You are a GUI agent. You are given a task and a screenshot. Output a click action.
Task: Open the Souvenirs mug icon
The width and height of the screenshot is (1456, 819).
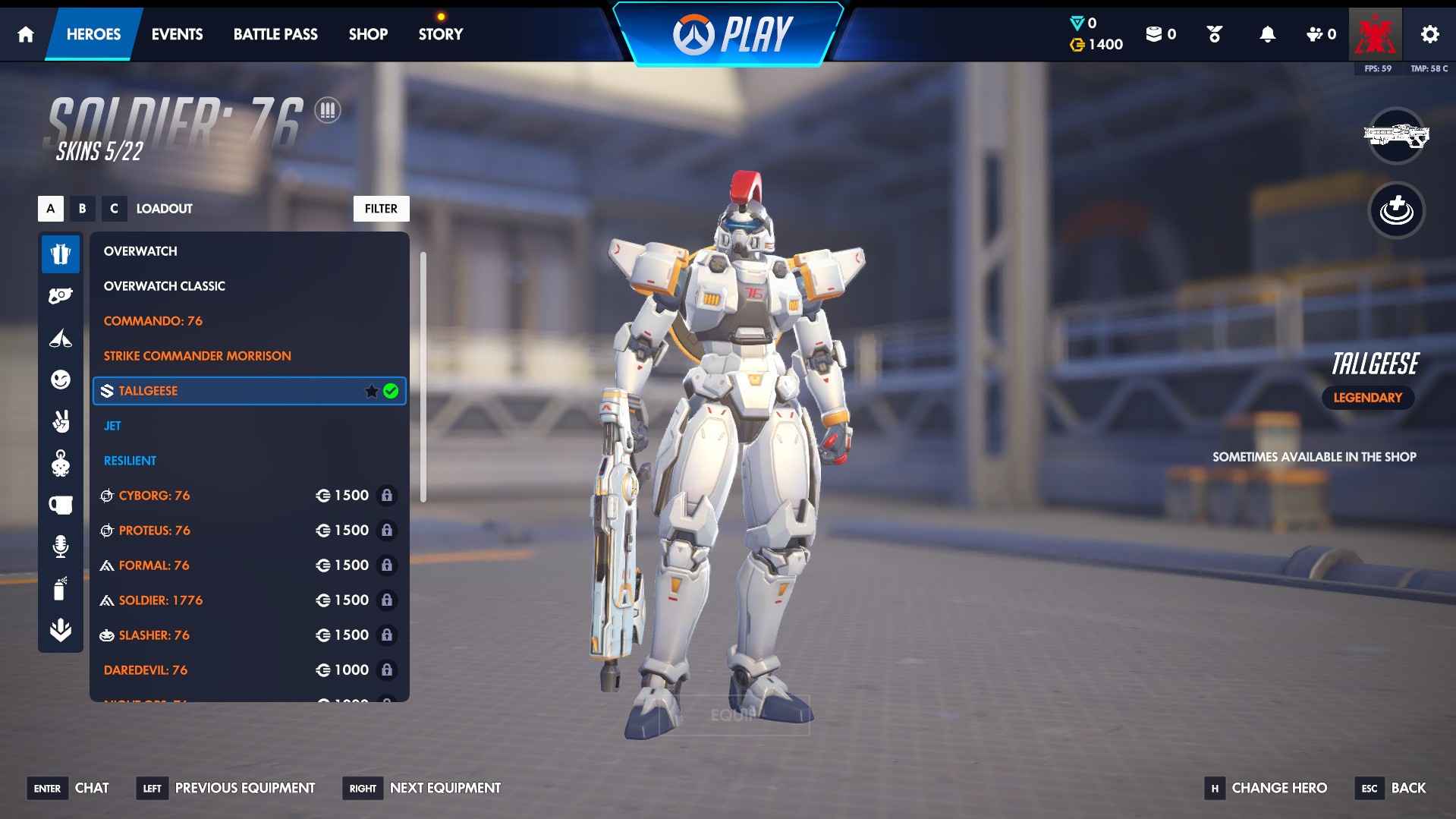(61, 505)
